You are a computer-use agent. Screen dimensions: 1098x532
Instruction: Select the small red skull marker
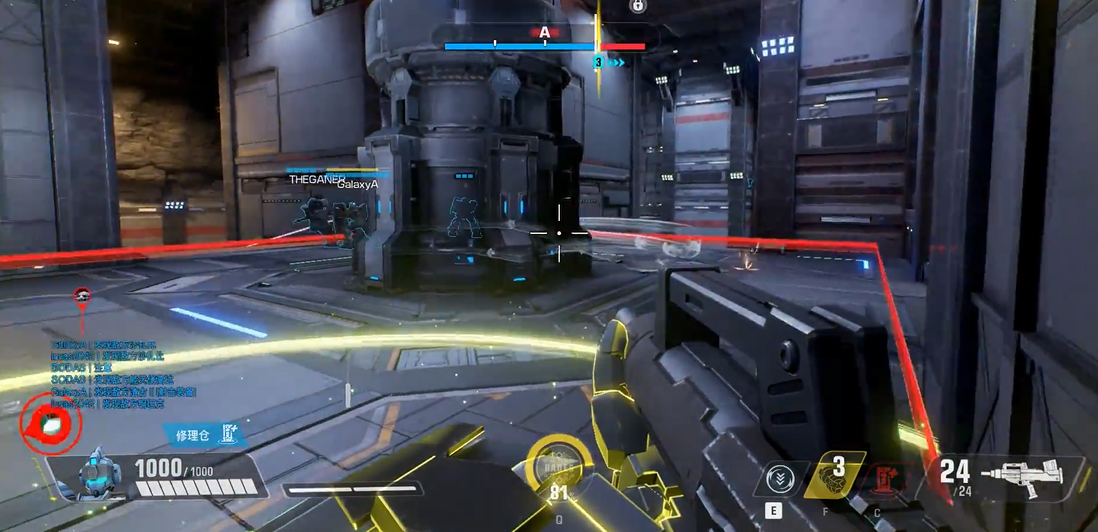82,295
